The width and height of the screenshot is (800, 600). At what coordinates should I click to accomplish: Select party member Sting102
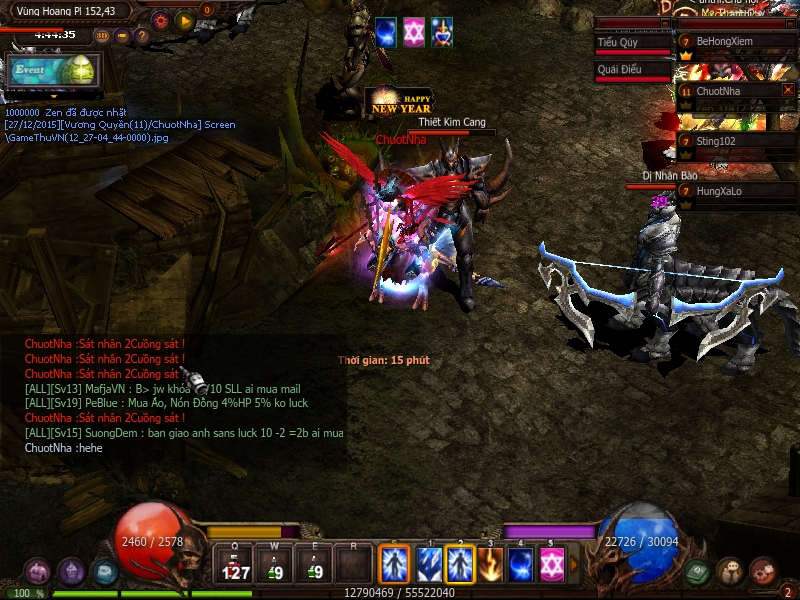(x=735, y=141)
